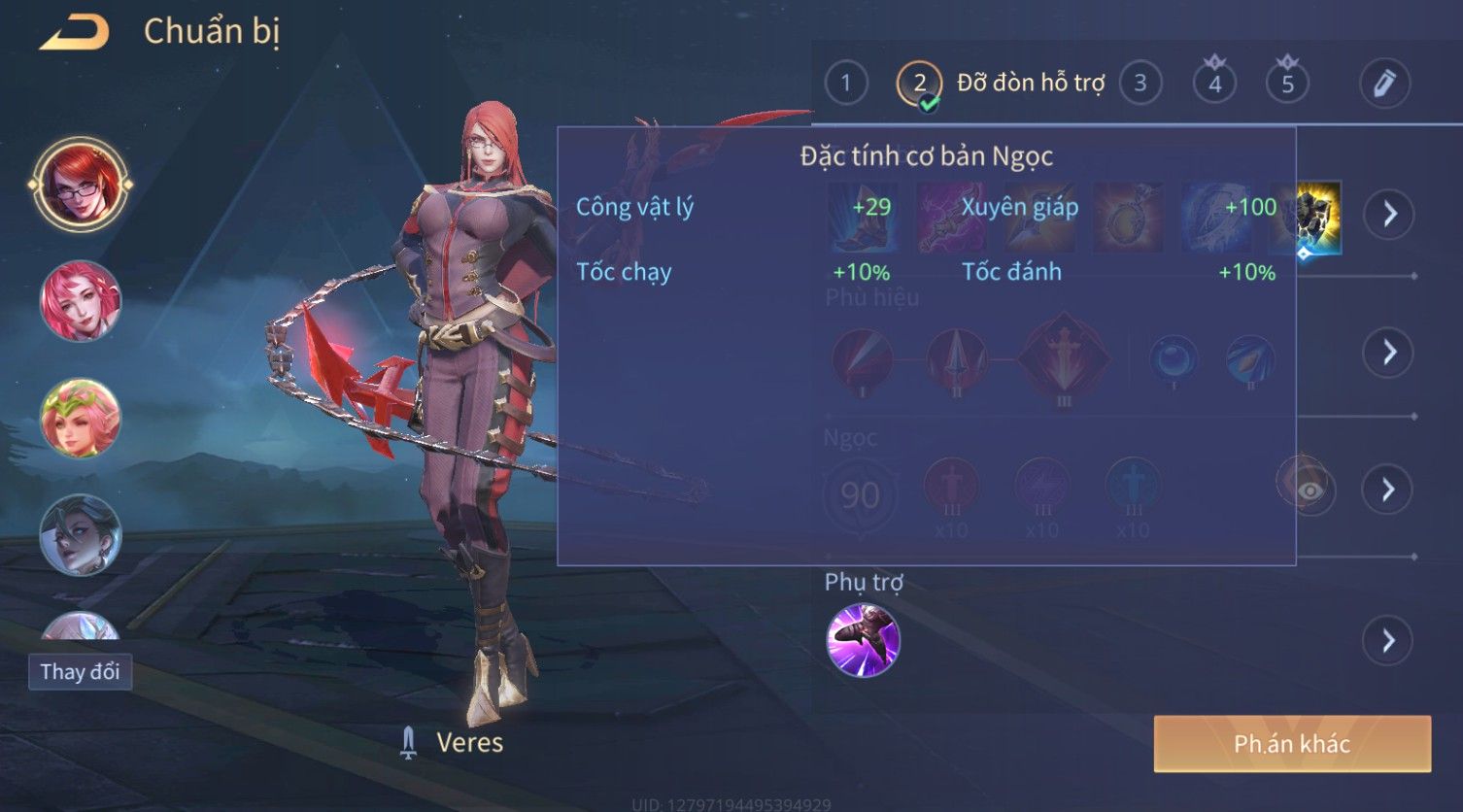Select the silver-haired hero portrait
The image size is (1463, 812).
click(x=81, y=534)
